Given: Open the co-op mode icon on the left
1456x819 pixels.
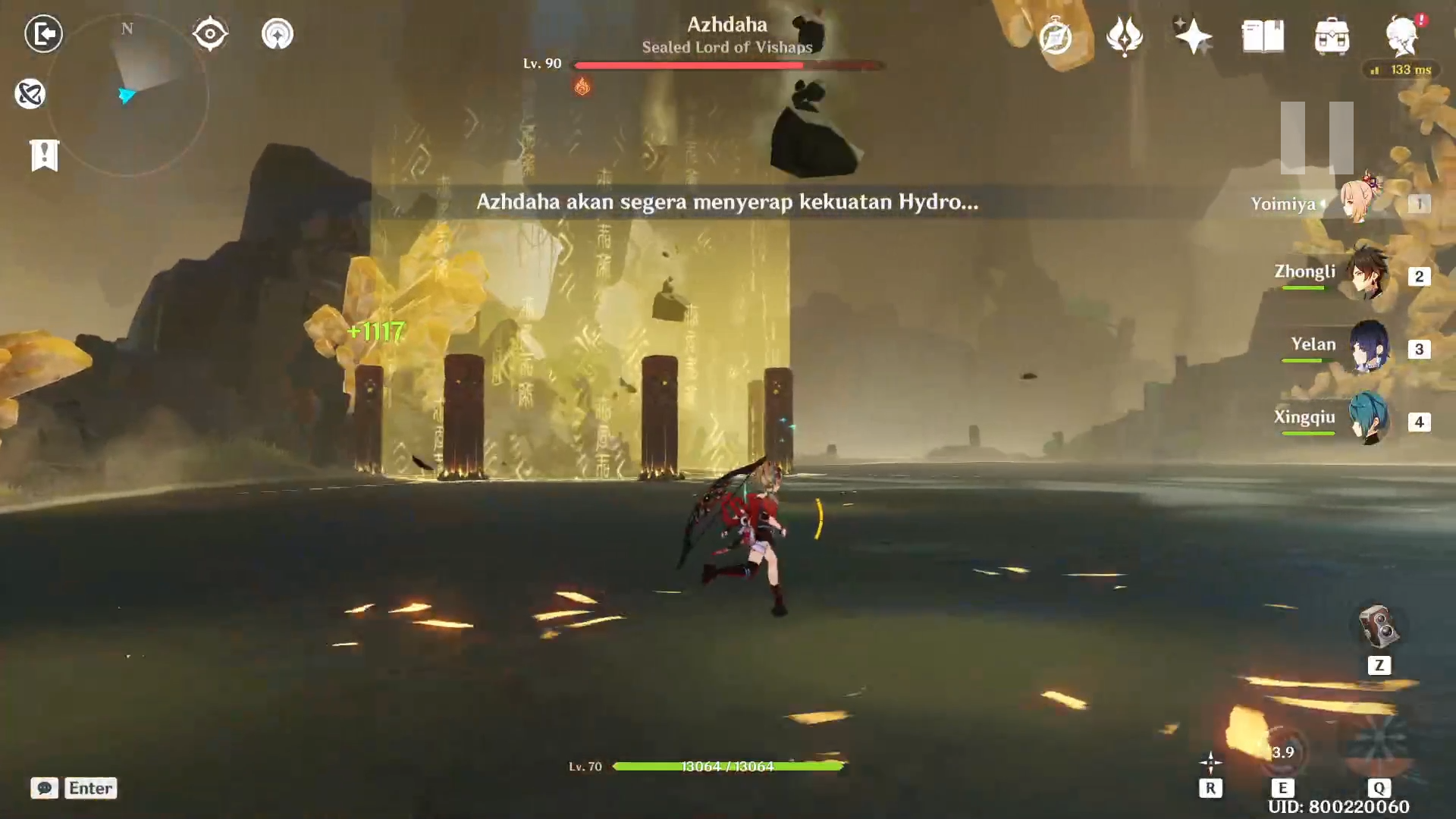Looking at the screenshot, I should click(x=30, y=93).
